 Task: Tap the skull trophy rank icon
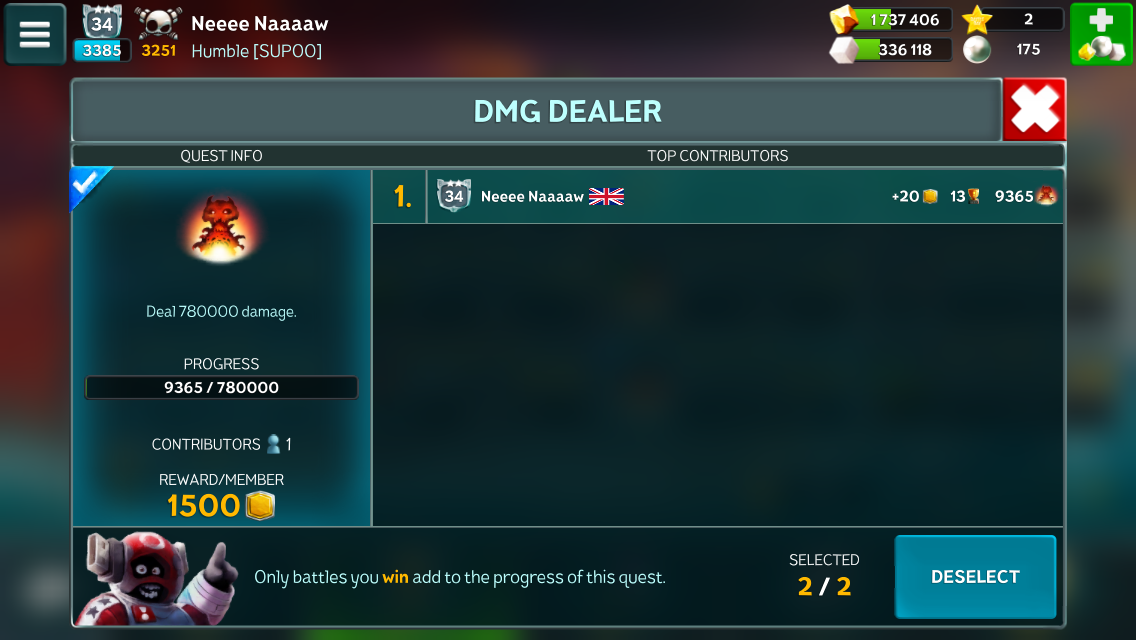tap(159, 23)
